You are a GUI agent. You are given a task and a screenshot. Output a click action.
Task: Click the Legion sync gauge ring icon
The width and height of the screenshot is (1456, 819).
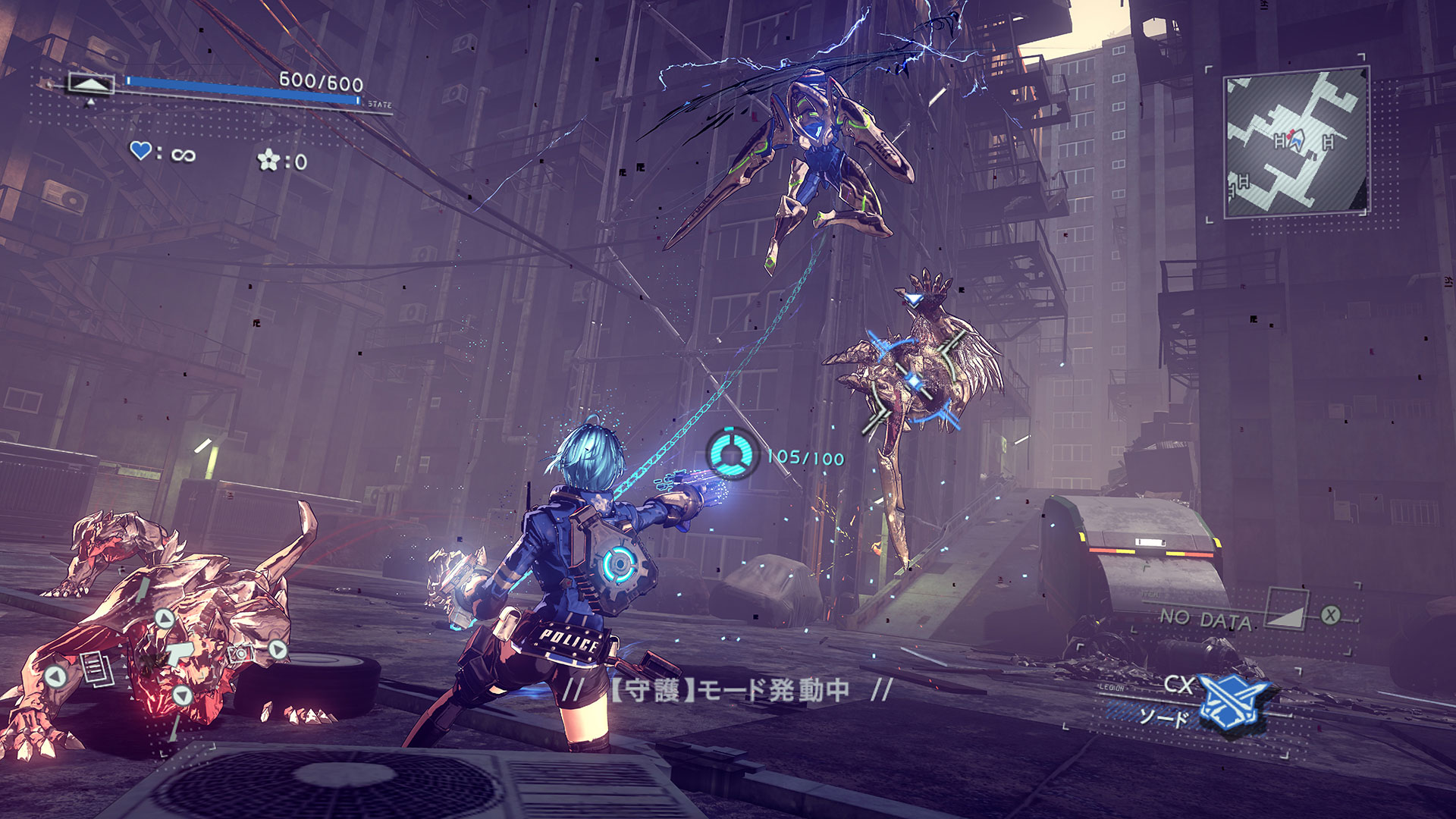[732, 453]
